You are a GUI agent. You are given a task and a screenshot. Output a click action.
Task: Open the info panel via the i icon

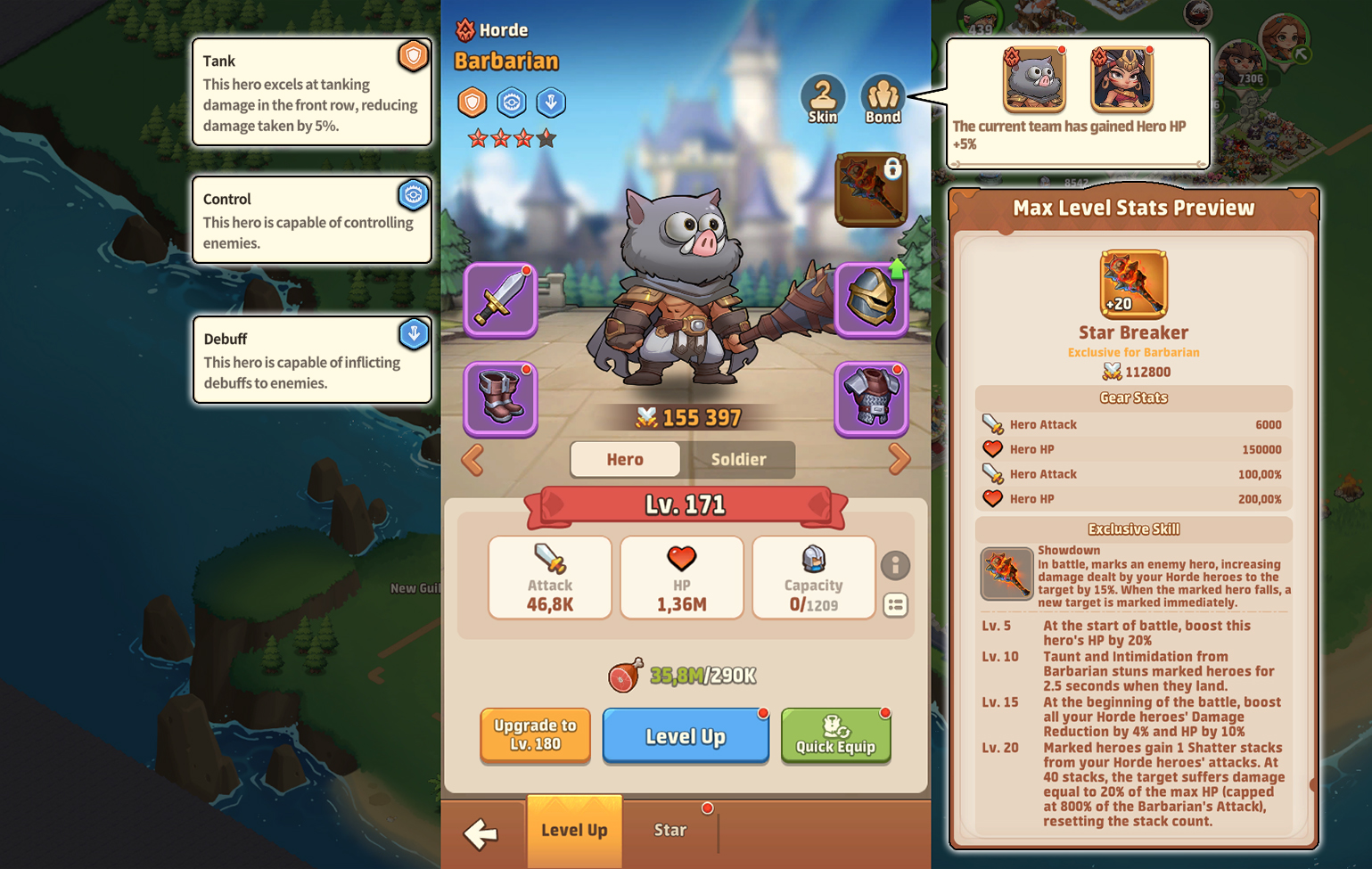click(896, 565)
